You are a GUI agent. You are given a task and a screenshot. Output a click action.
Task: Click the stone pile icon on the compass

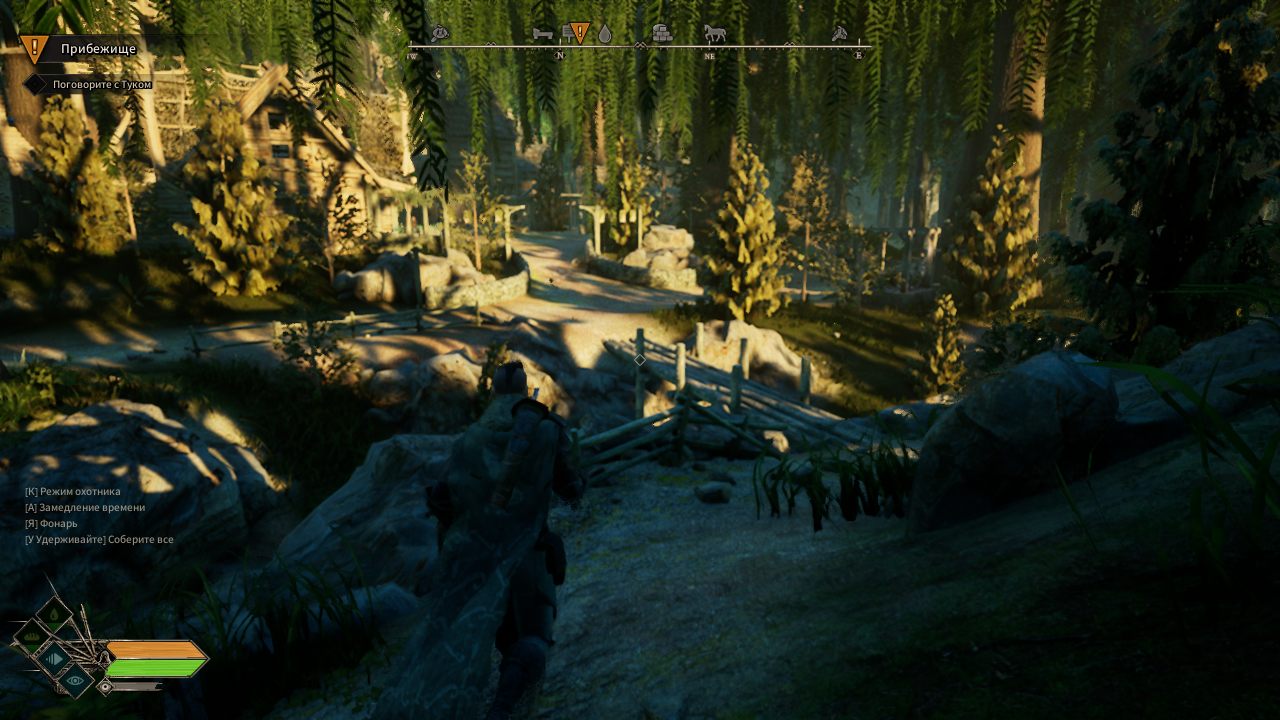point(662,33)
